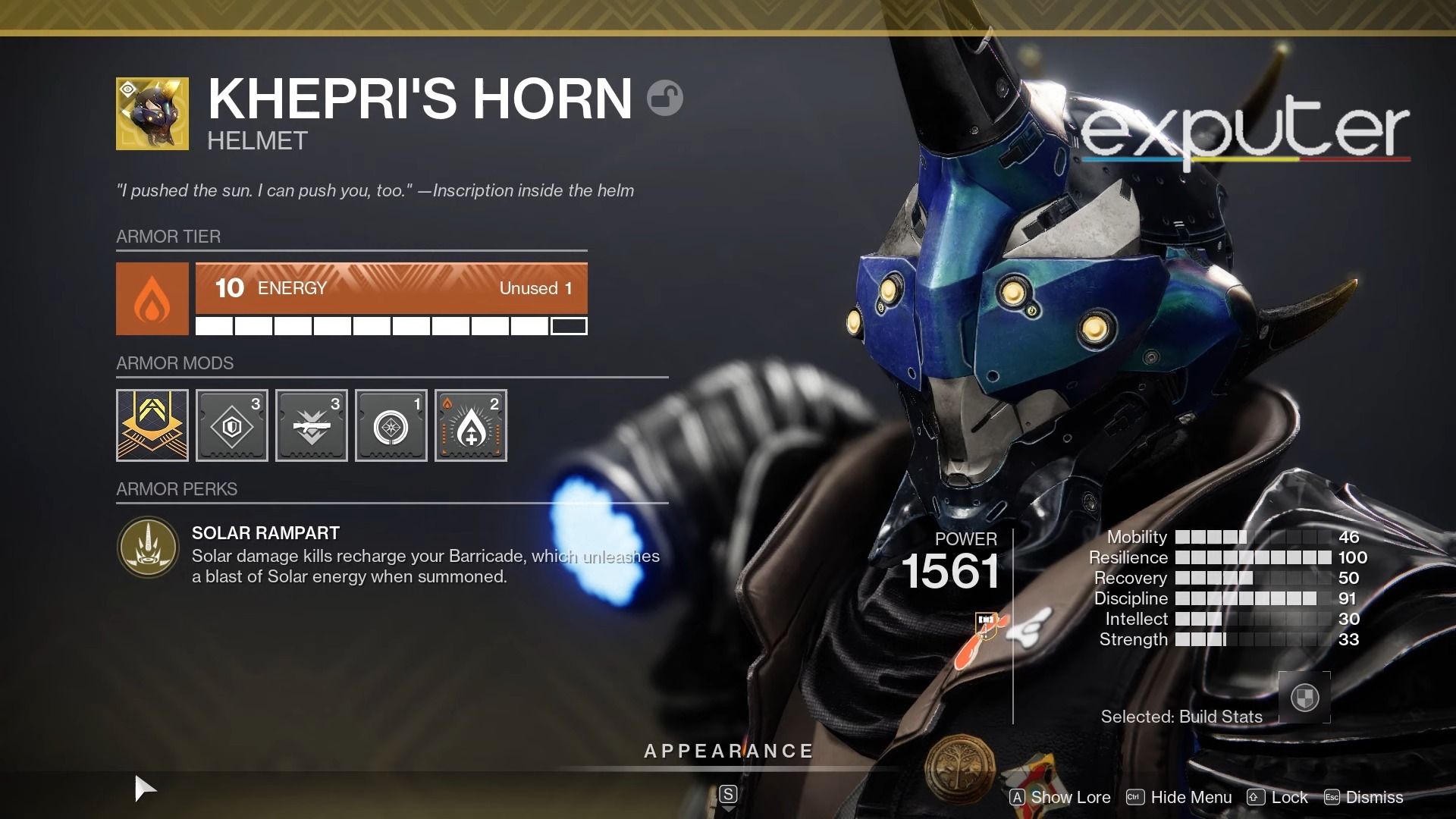Open the first armor mod slot
This screenshot has width=1456, height=819.
[x=152, y=425]
